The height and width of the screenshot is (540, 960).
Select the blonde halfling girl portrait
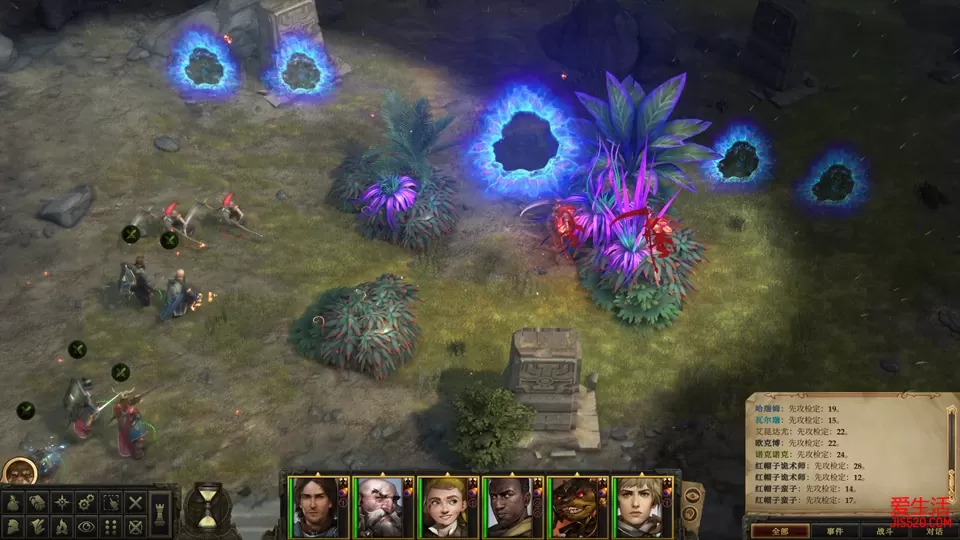pyautogui.click(x=447, y=506)
